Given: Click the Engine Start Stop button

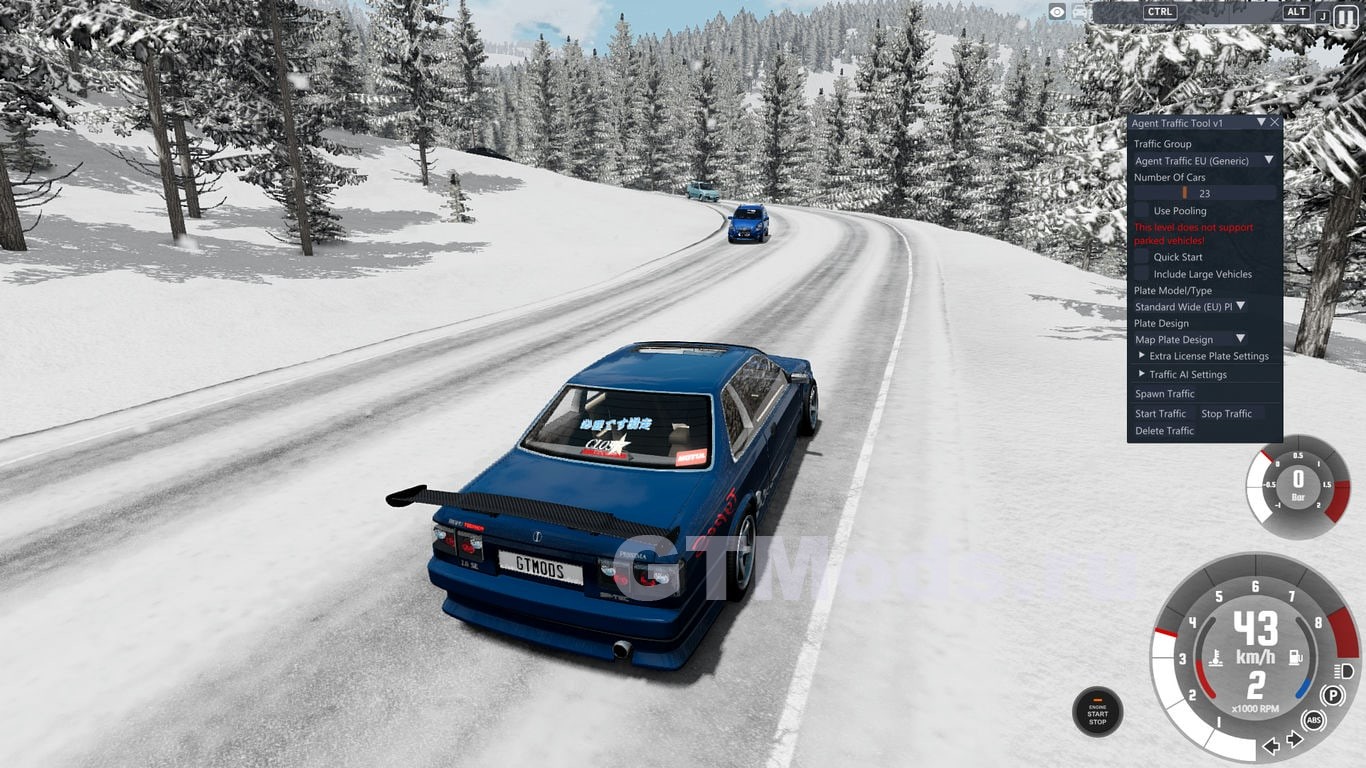Looking at the screenshot, I should pos(1097,712).
